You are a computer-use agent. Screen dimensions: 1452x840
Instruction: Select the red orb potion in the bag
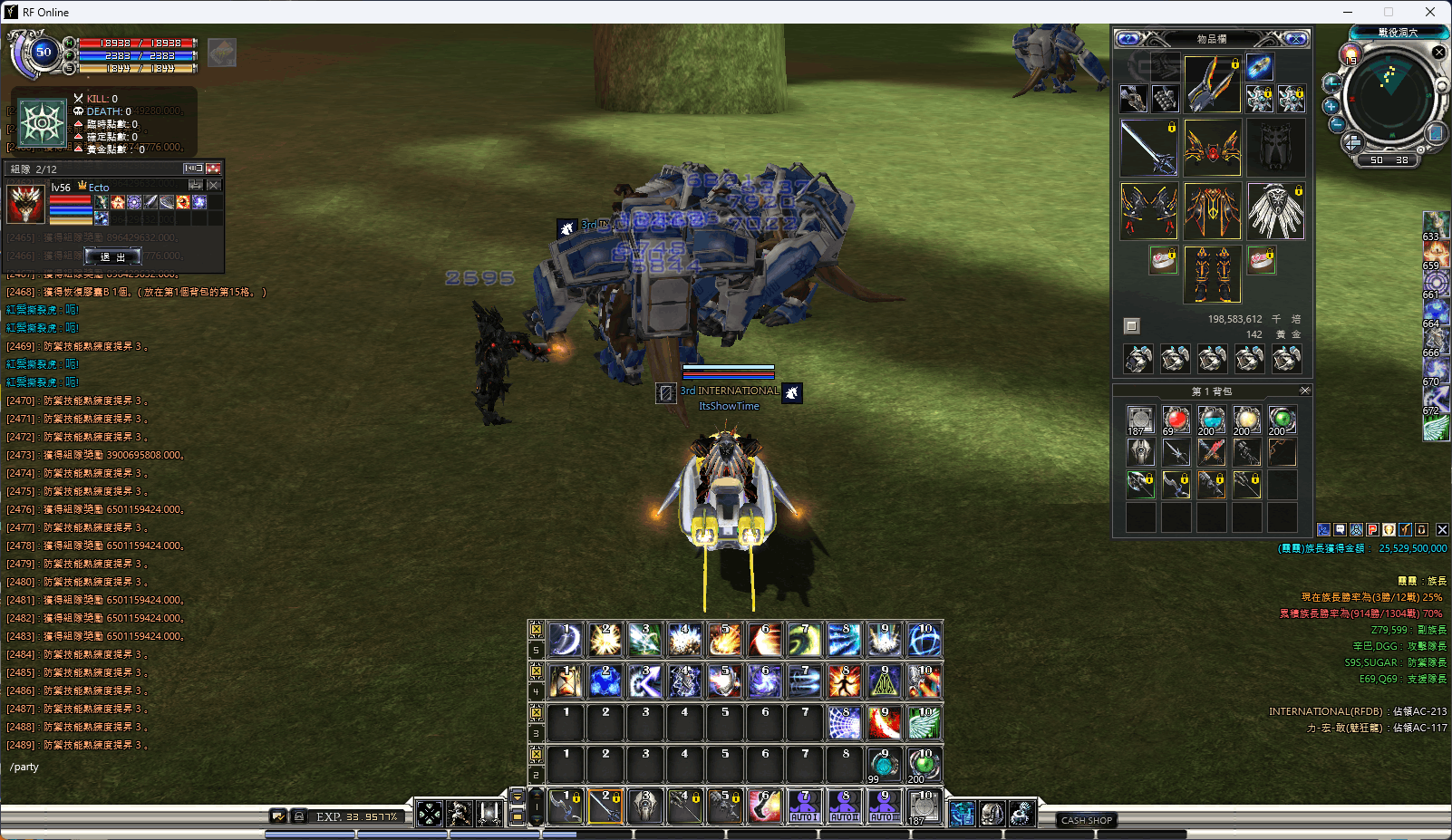1176,420
